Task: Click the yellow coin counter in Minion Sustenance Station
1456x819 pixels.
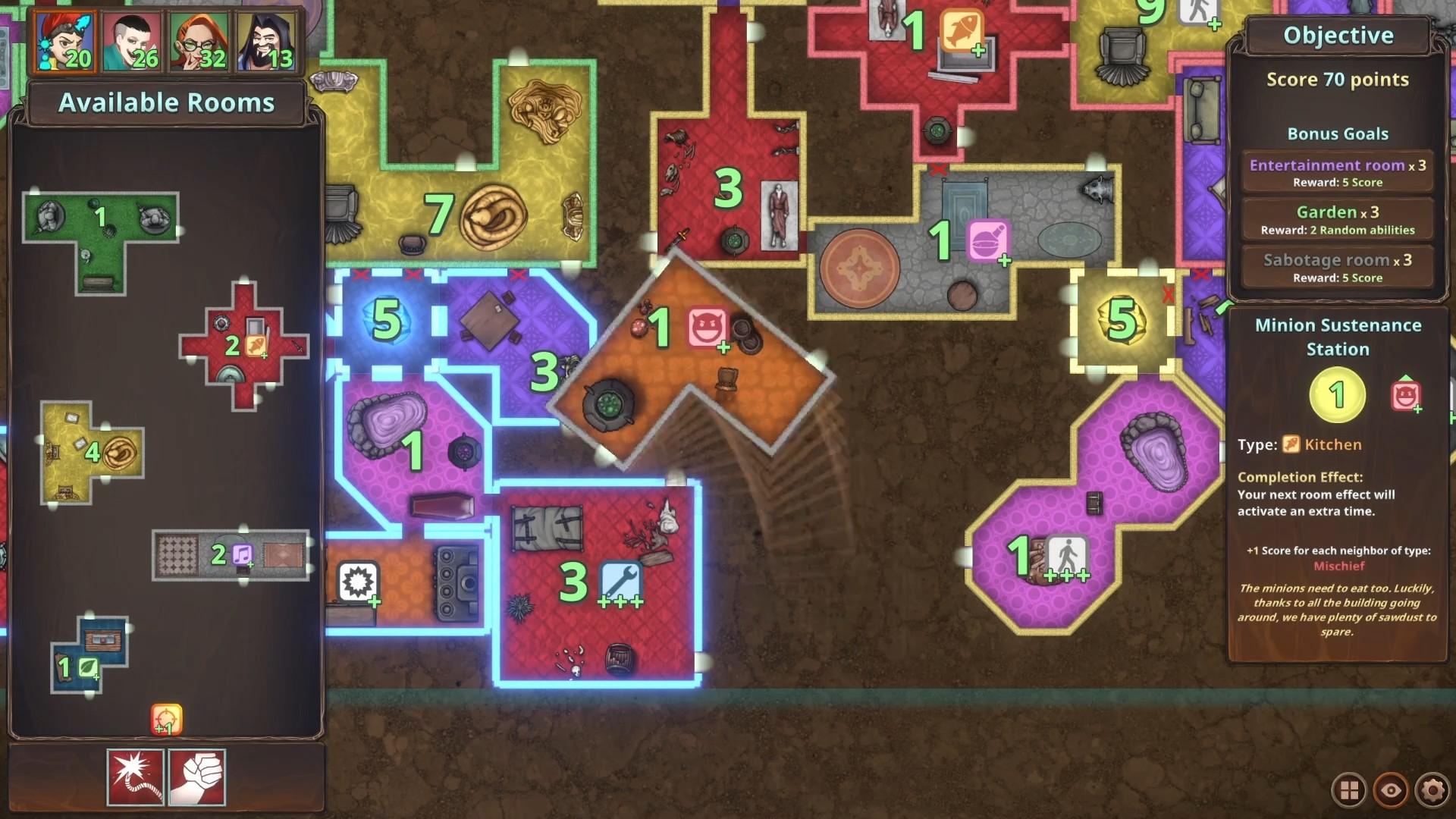Action: (x=1335, y=393)
